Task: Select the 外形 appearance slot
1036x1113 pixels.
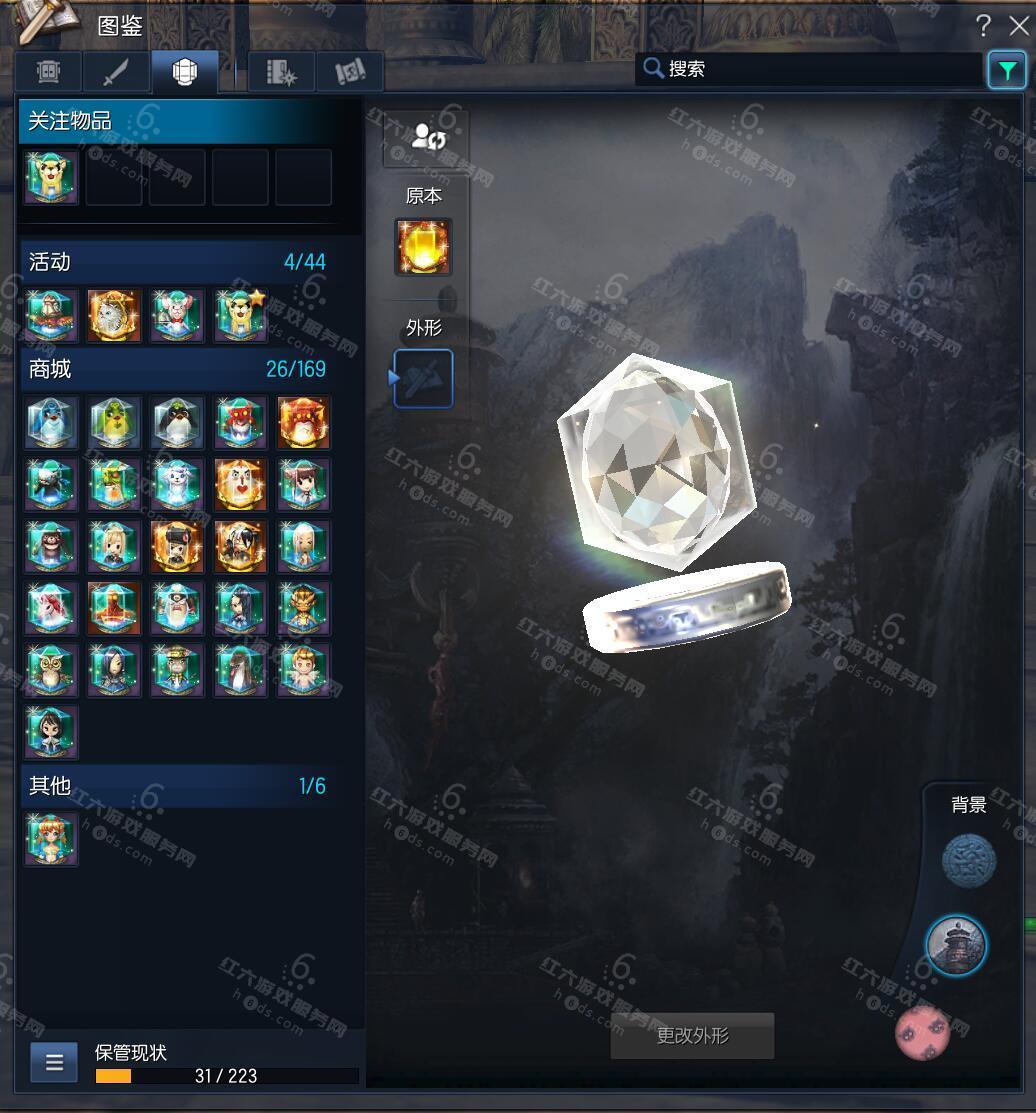Action: (423, 378)
